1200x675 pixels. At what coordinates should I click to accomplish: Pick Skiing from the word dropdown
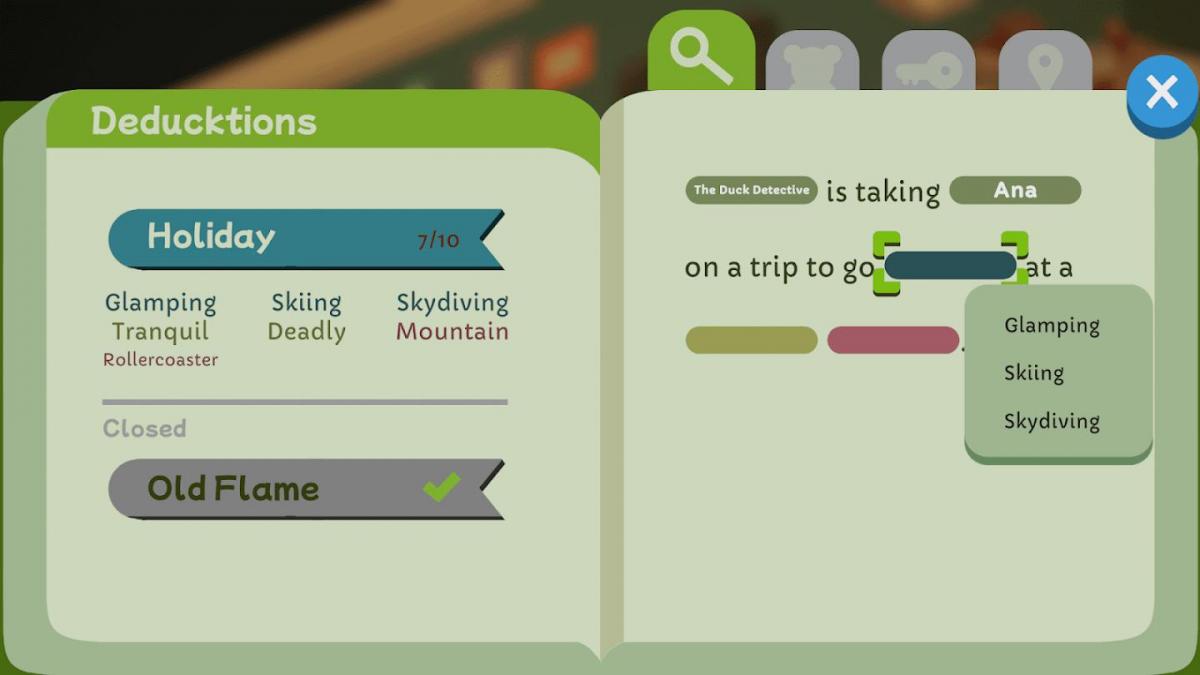click(1033, 373)
